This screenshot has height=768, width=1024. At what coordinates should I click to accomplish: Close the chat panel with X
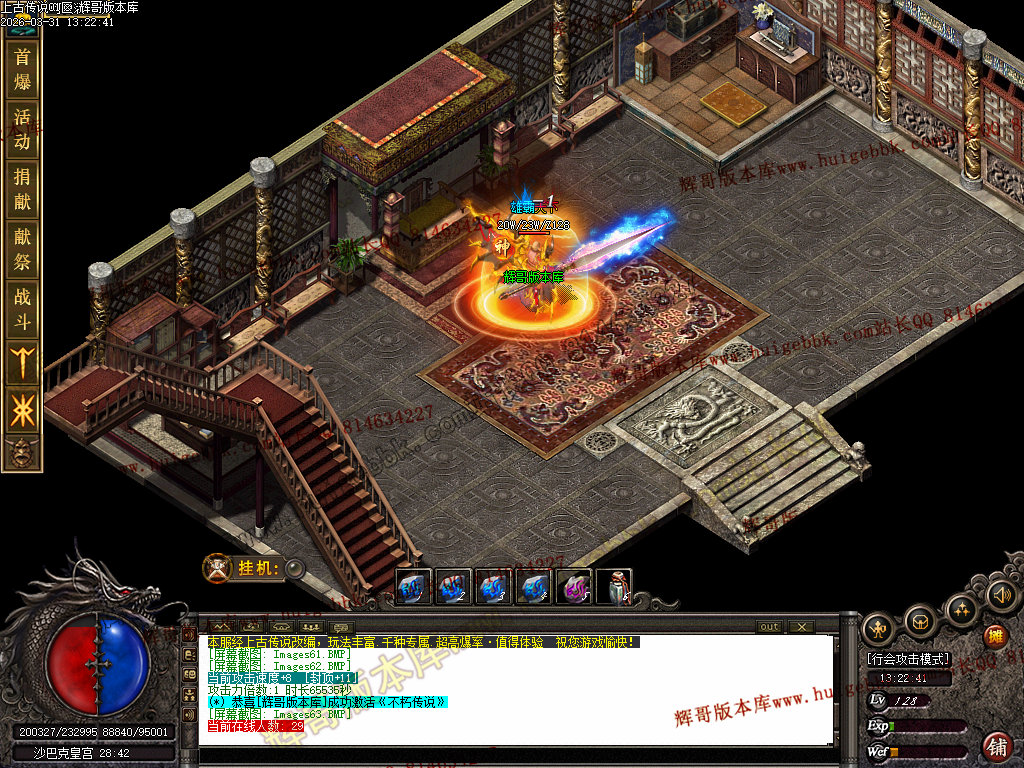tap(801, 627)
